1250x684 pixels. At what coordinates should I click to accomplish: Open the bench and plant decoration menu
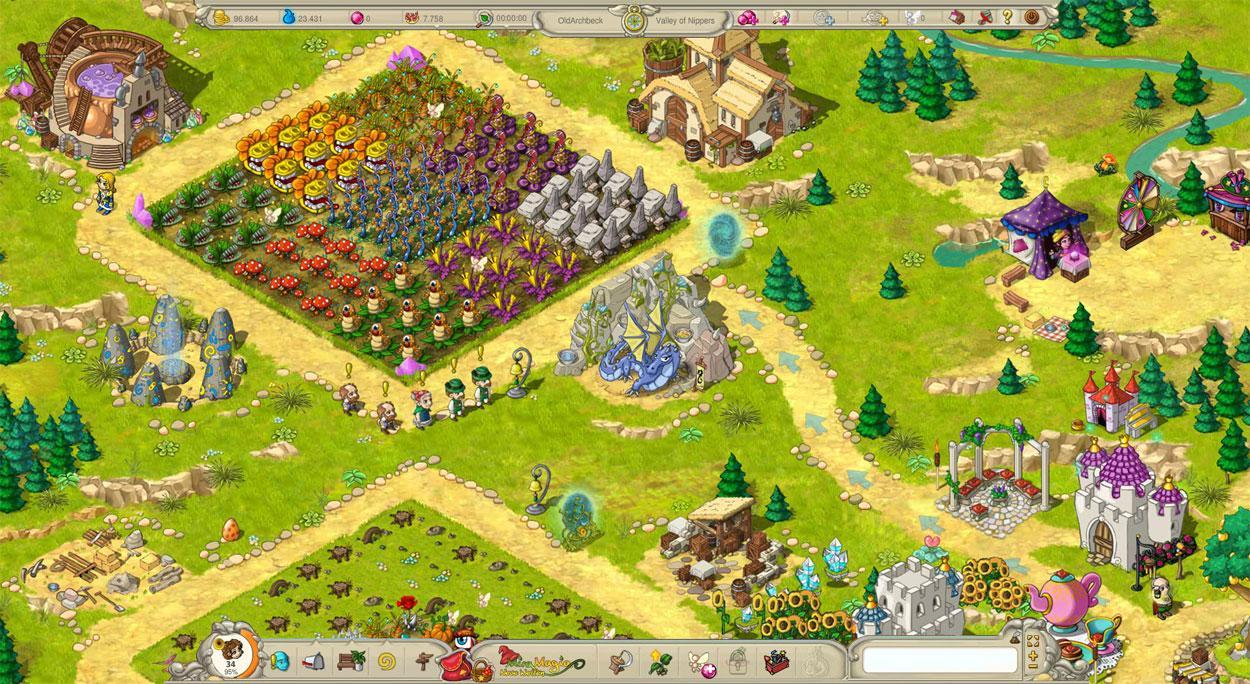pyautogui.click(x=349, y=660)
